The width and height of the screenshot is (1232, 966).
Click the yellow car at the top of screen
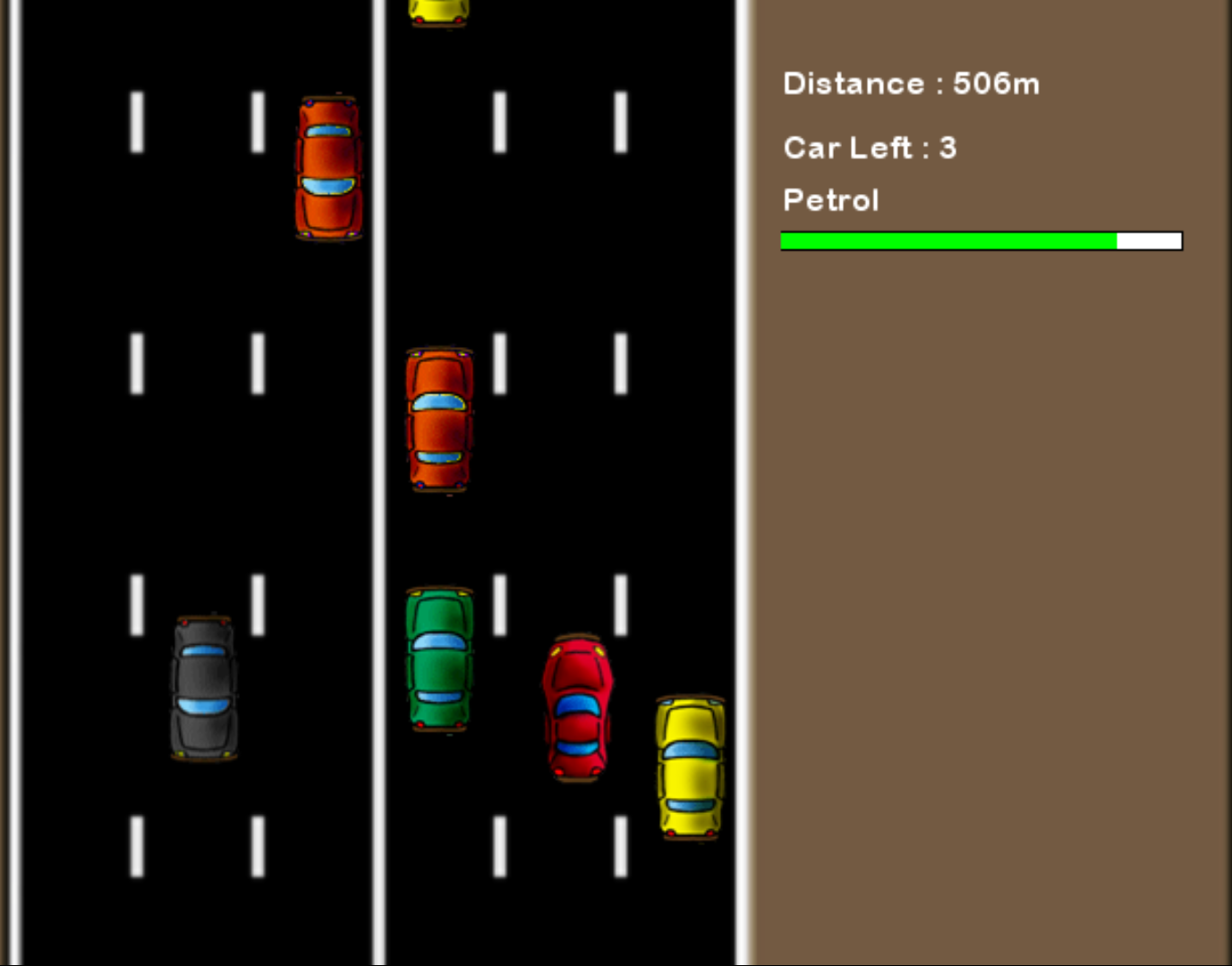tap(438, 11)
